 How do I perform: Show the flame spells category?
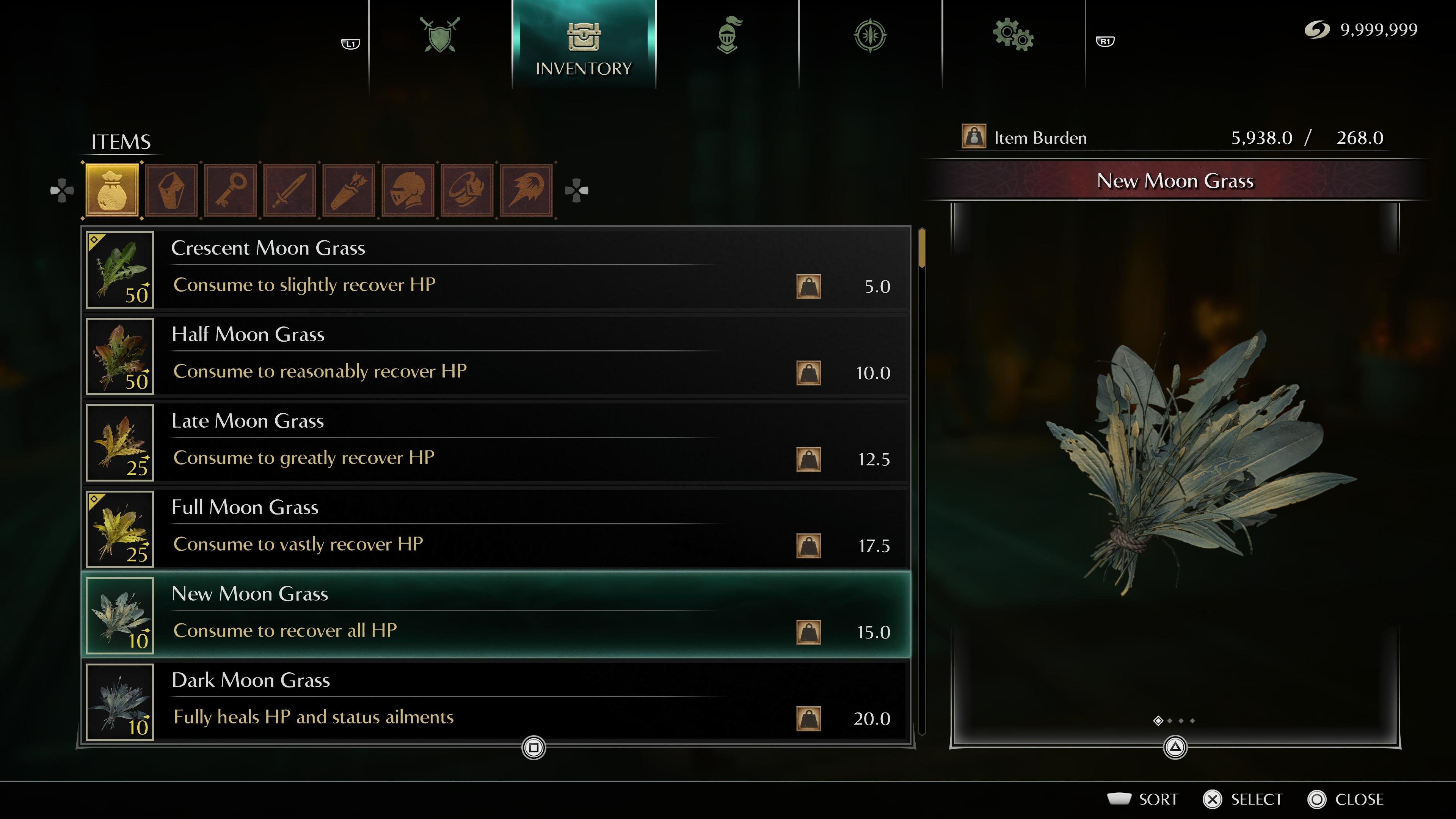(526, 190)
